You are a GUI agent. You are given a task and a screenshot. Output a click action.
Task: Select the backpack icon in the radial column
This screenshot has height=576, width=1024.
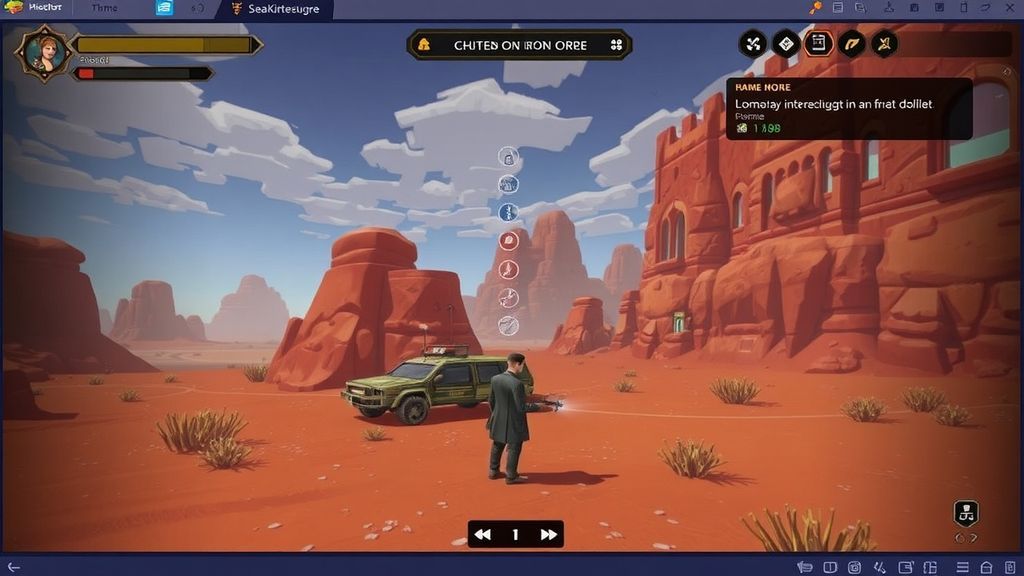pyautogui.click(x=509, y=157)
